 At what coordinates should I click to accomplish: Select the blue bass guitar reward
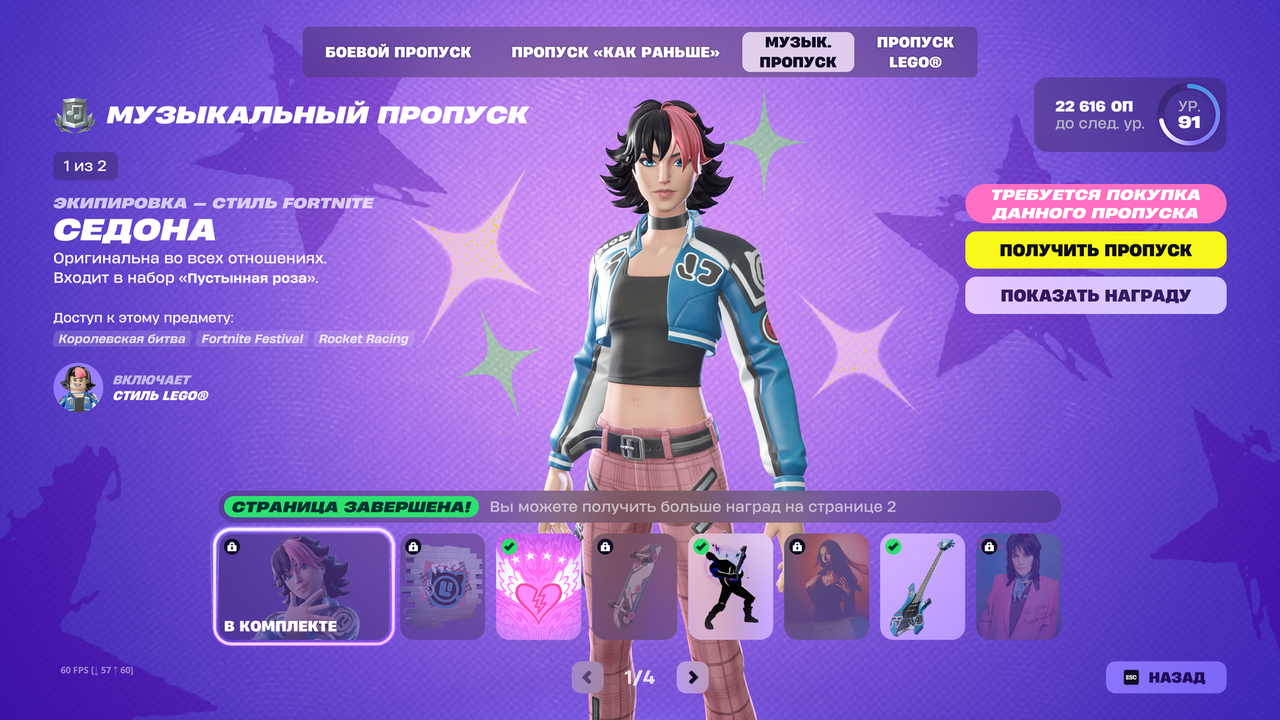click(922, 587)
